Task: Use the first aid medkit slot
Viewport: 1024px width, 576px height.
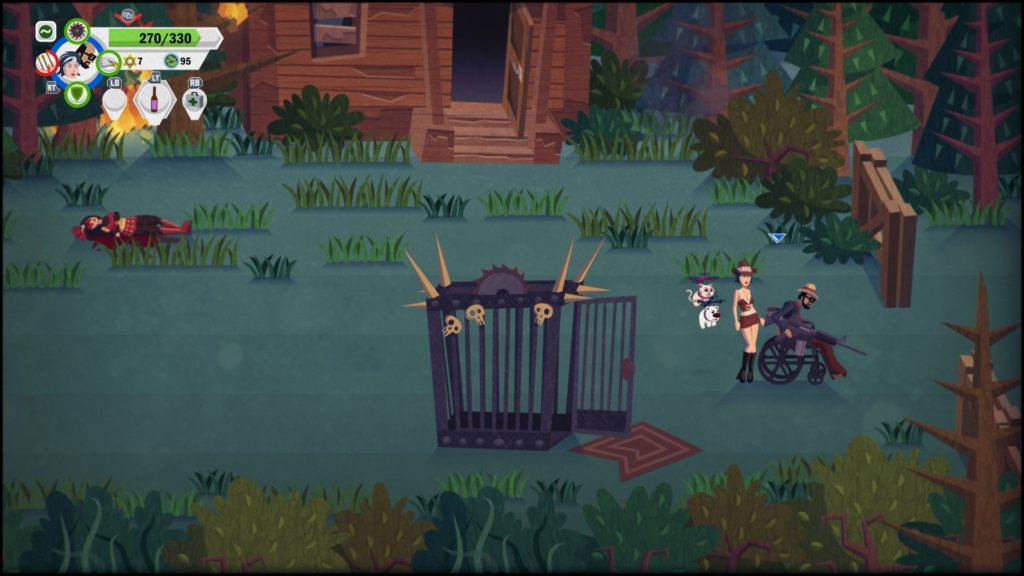Action: (x=194, y=100)
